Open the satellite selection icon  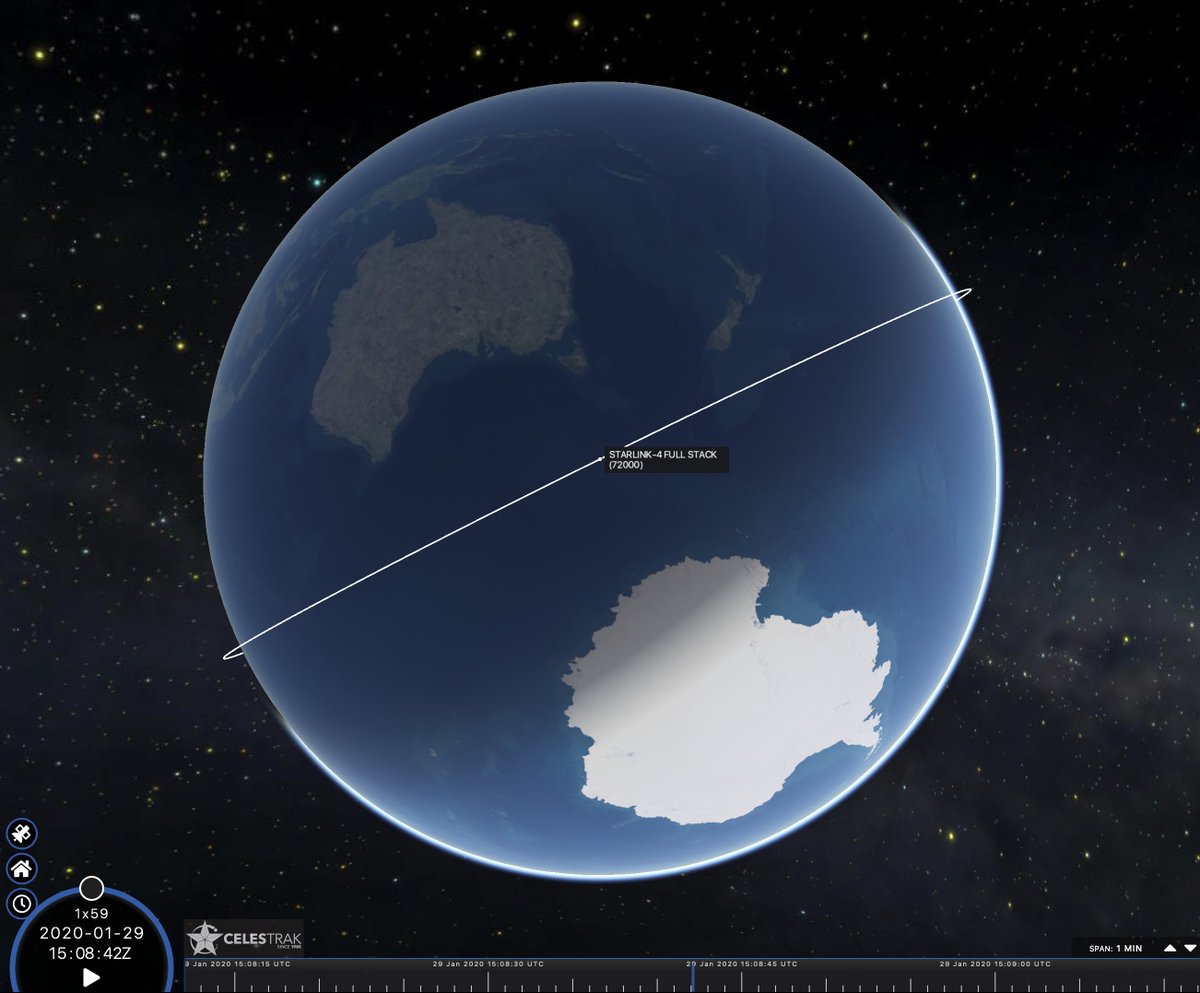pos(21,833)
